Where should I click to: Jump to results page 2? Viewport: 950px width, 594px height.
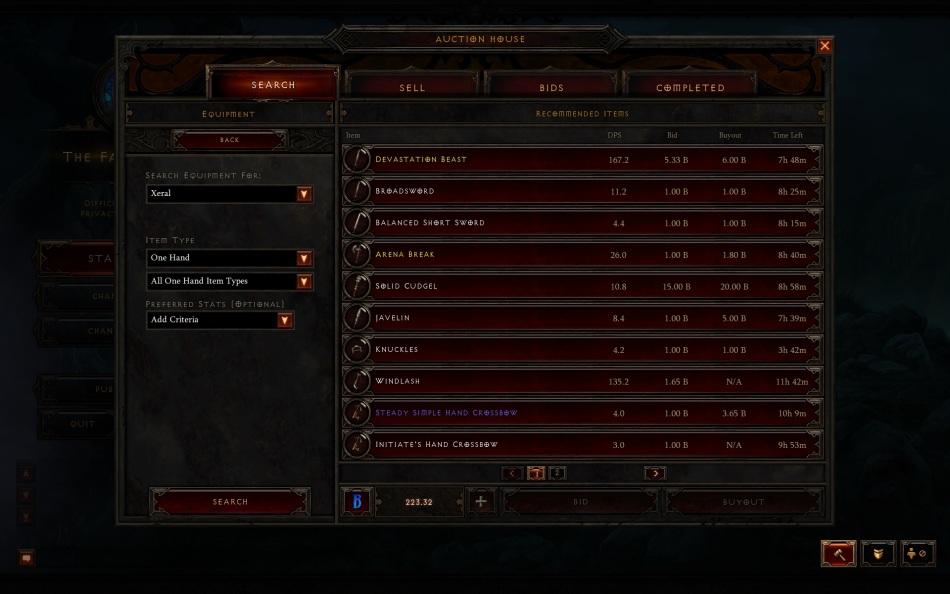tap(558, 473)
